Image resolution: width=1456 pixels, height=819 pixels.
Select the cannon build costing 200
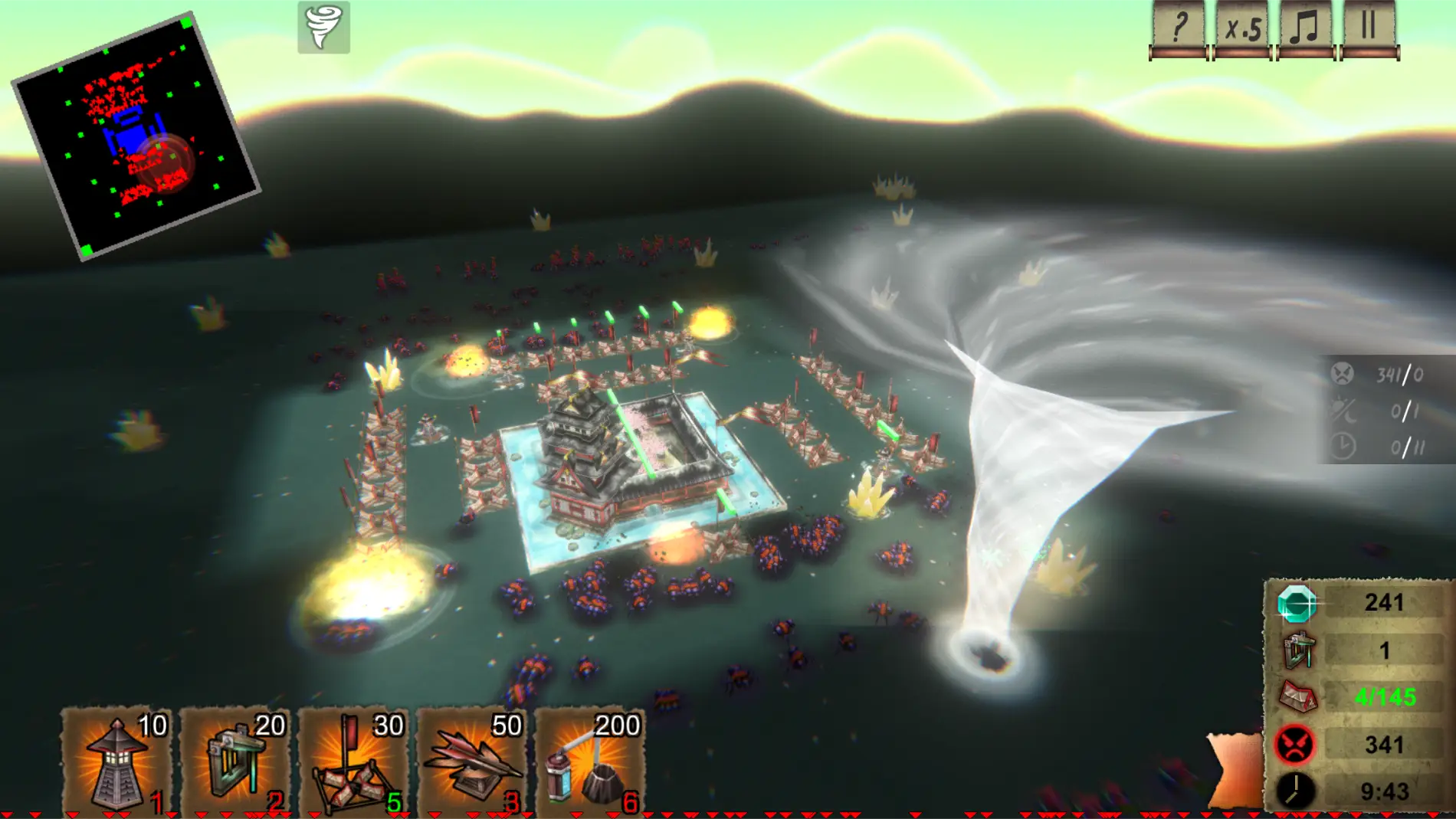pos(590,761)
